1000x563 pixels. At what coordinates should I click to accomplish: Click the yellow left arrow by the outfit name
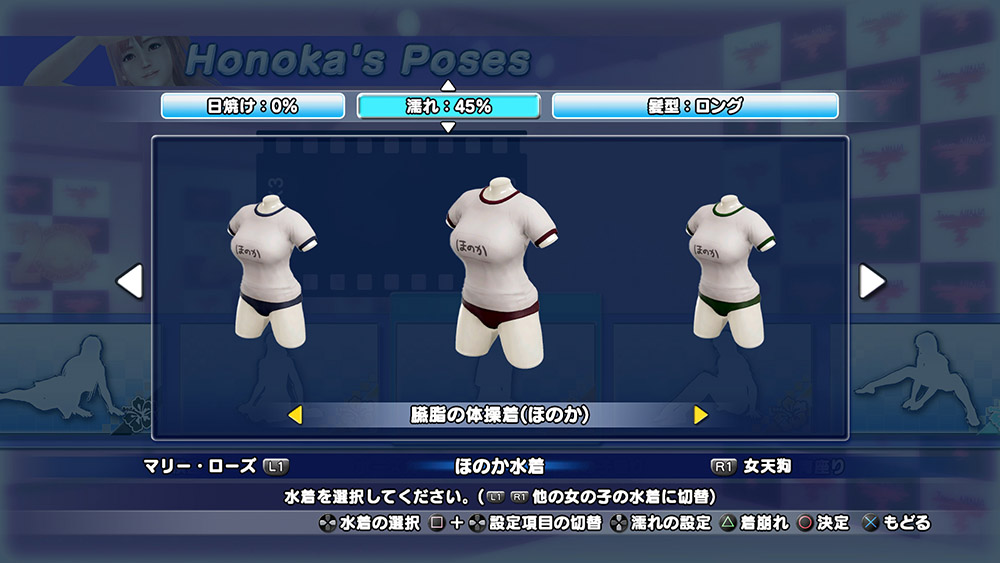295,414
